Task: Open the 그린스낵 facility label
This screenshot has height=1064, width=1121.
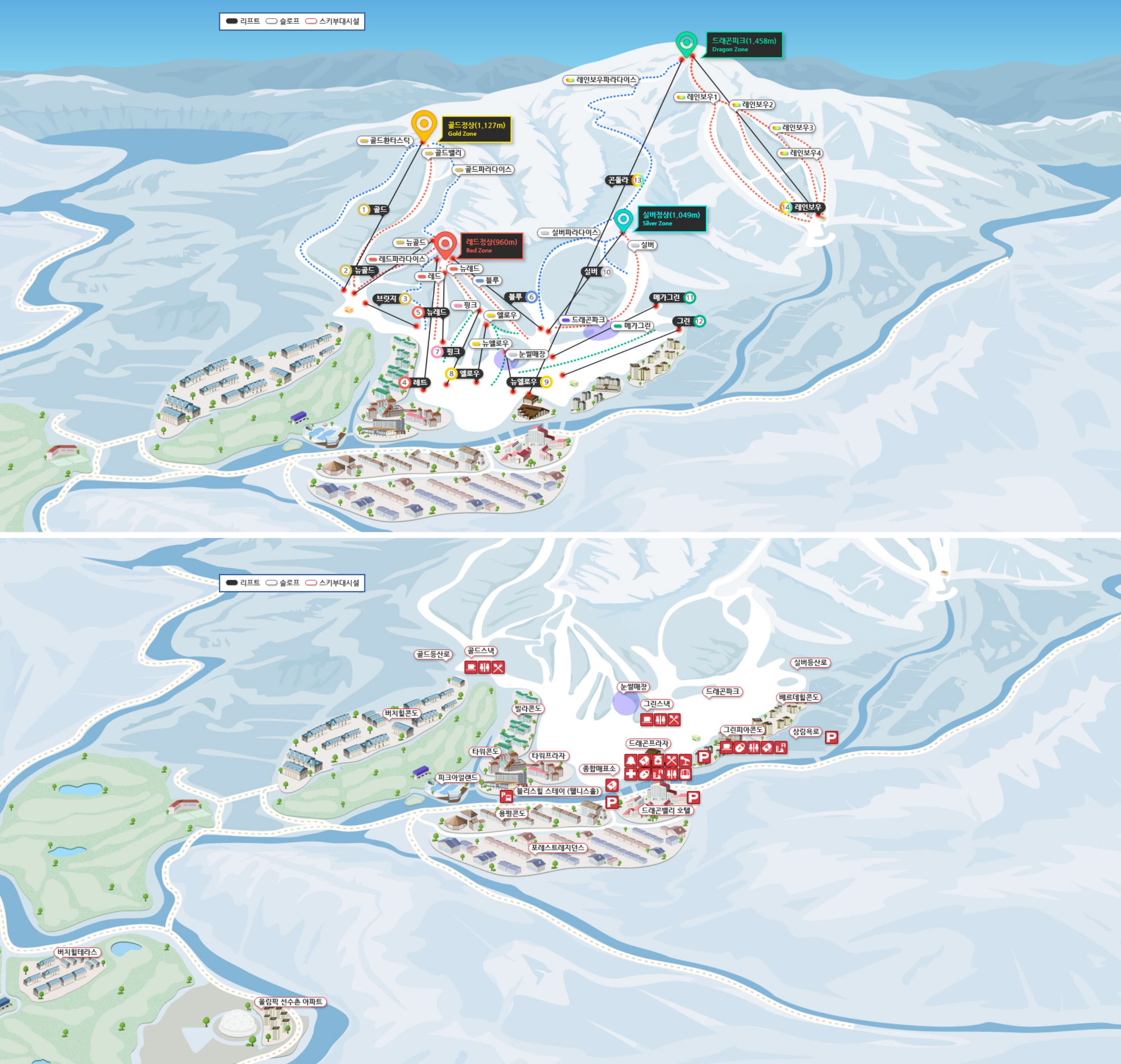Action: point(657,704)
